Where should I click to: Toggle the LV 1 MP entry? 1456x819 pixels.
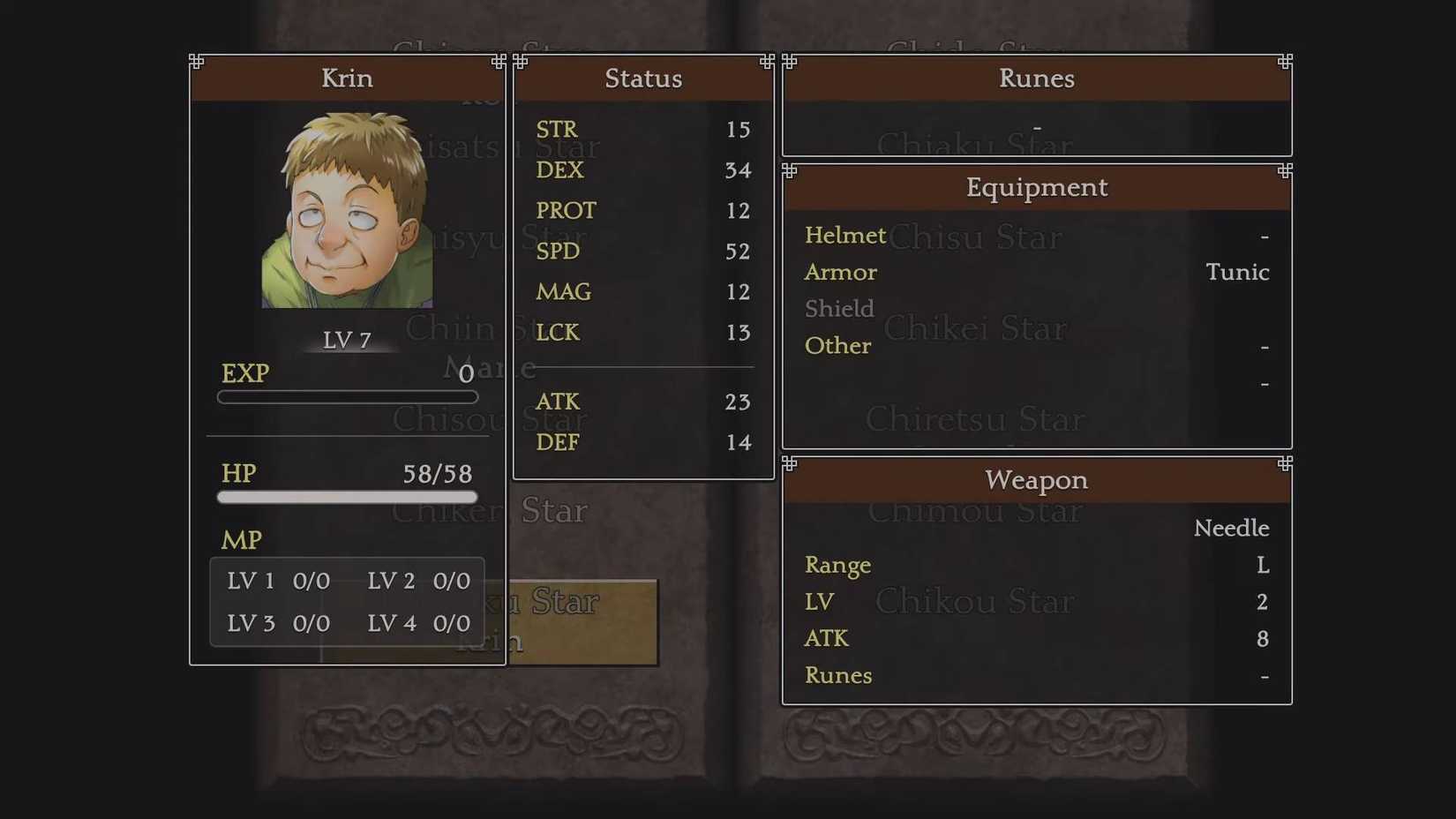277,581
